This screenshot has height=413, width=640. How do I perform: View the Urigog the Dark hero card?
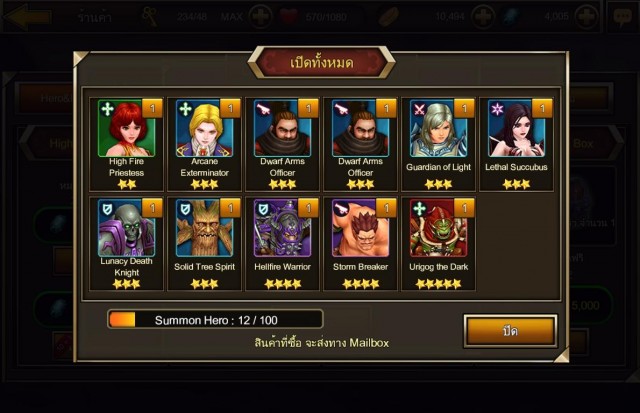(x=438, y=229)
